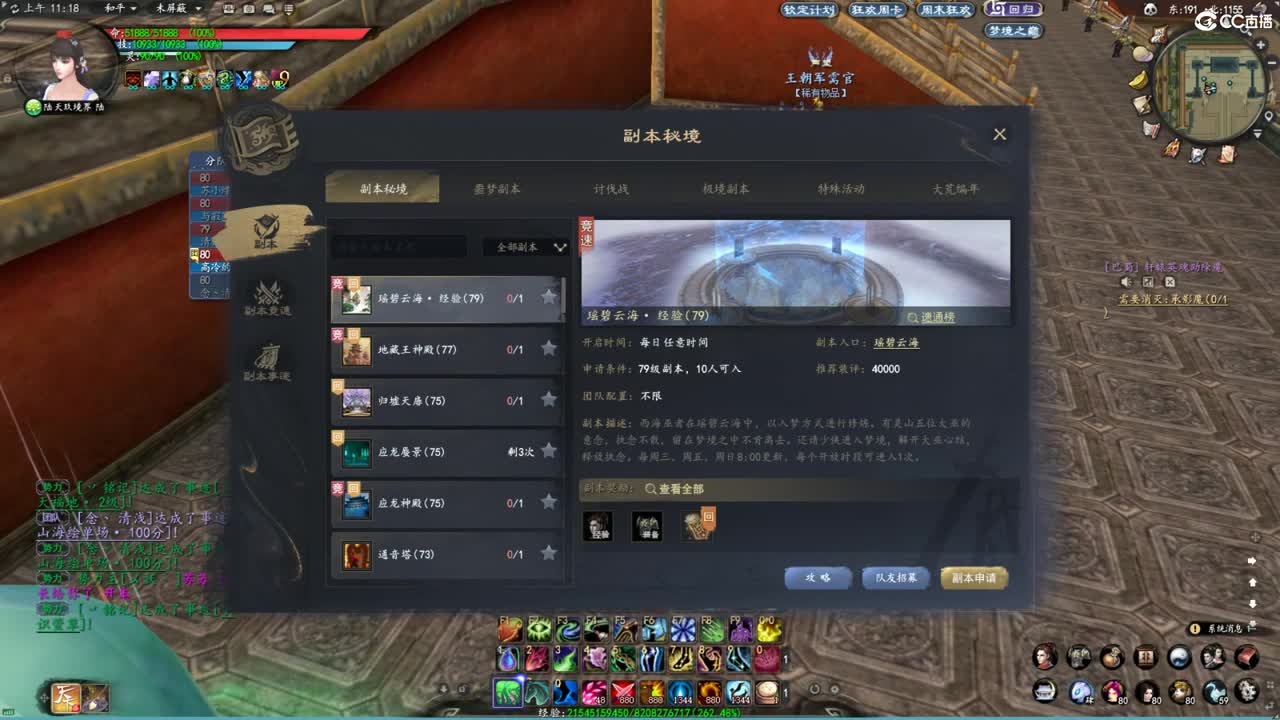
Task: Select the 副本竞速 sidebar icon
Action: coord(265,297)
